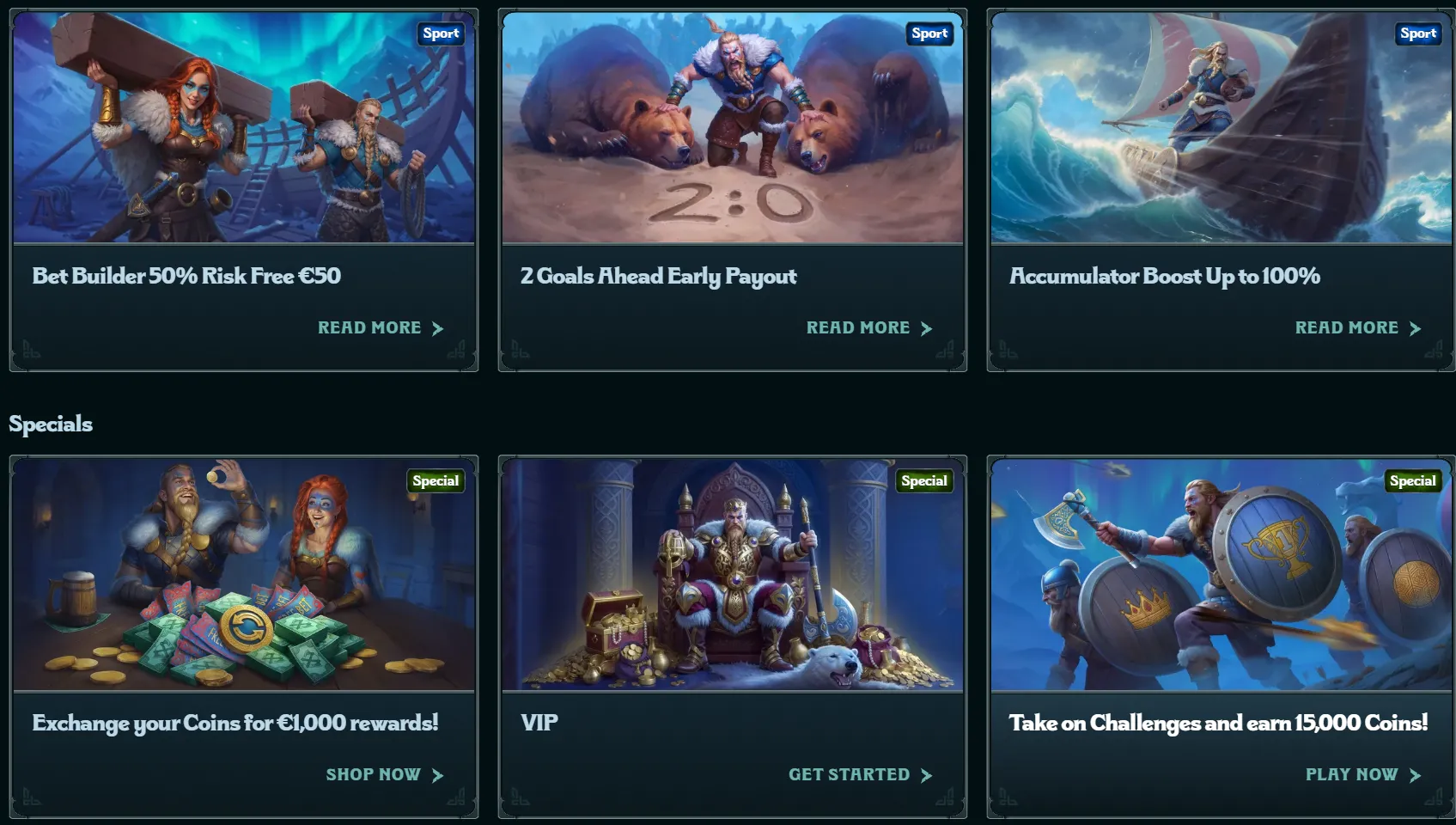
Task: Choose Get Started on the VIP card
Action: pos(859,775)
